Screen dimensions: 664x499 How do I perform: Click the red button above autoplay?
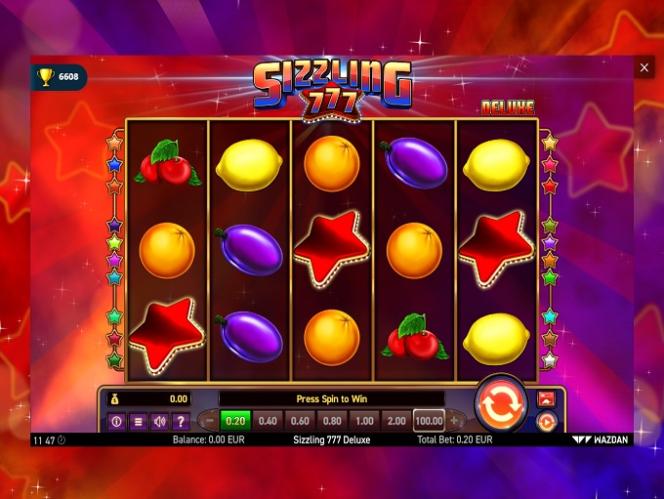[x=546, y=399]
